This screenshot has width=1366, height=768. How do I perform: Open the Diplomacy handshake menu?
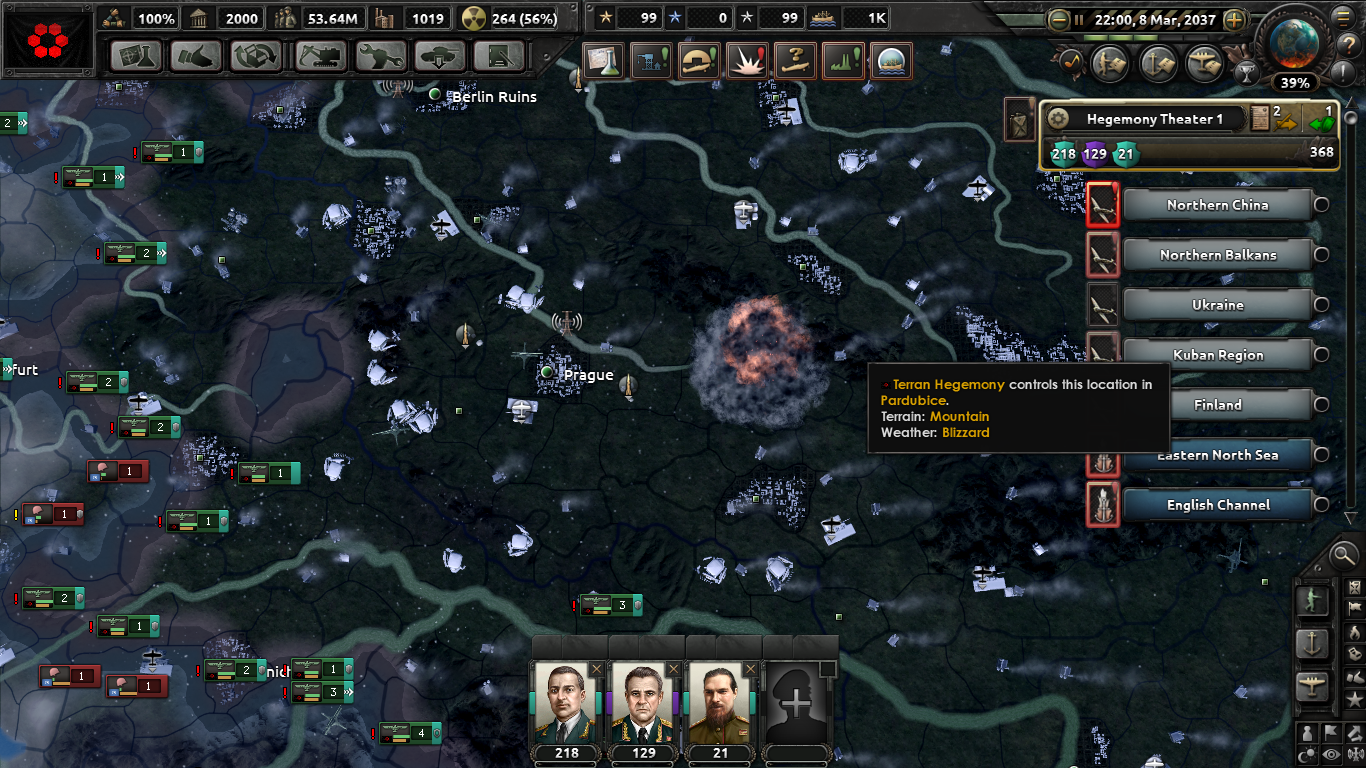coord(196,56)
